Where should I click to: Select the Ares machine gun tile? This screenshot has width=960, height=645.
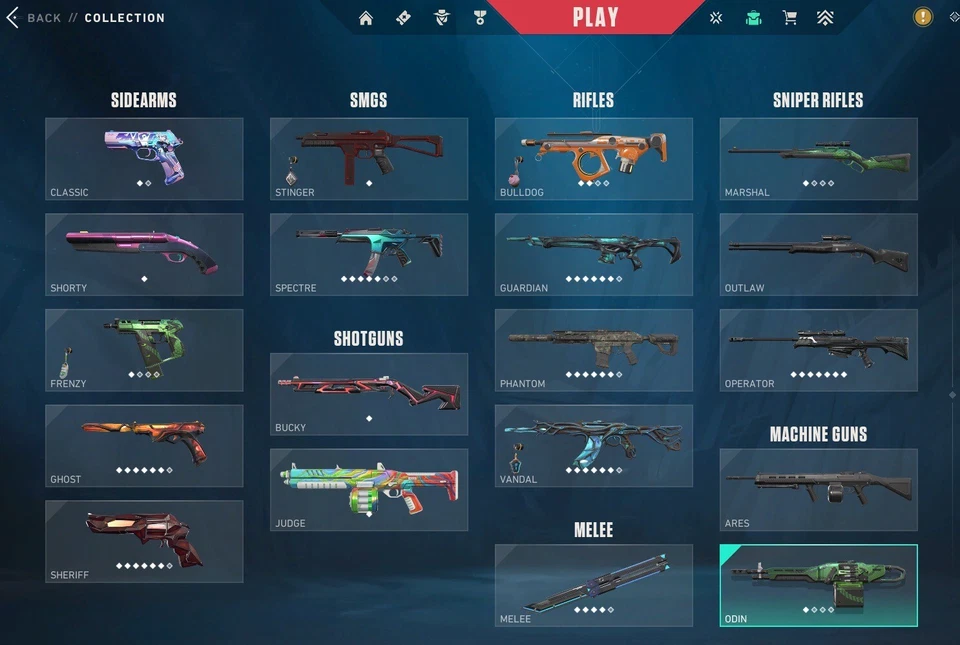pos(818,489)
